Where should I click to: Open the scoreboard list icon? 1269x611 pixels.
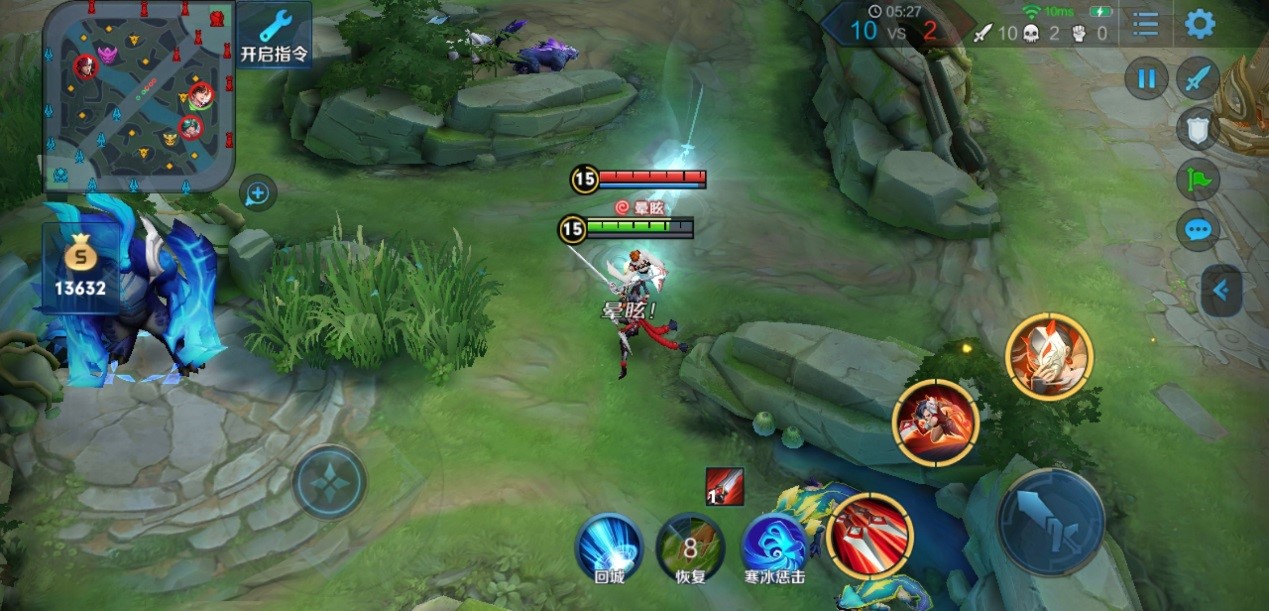1145,24
